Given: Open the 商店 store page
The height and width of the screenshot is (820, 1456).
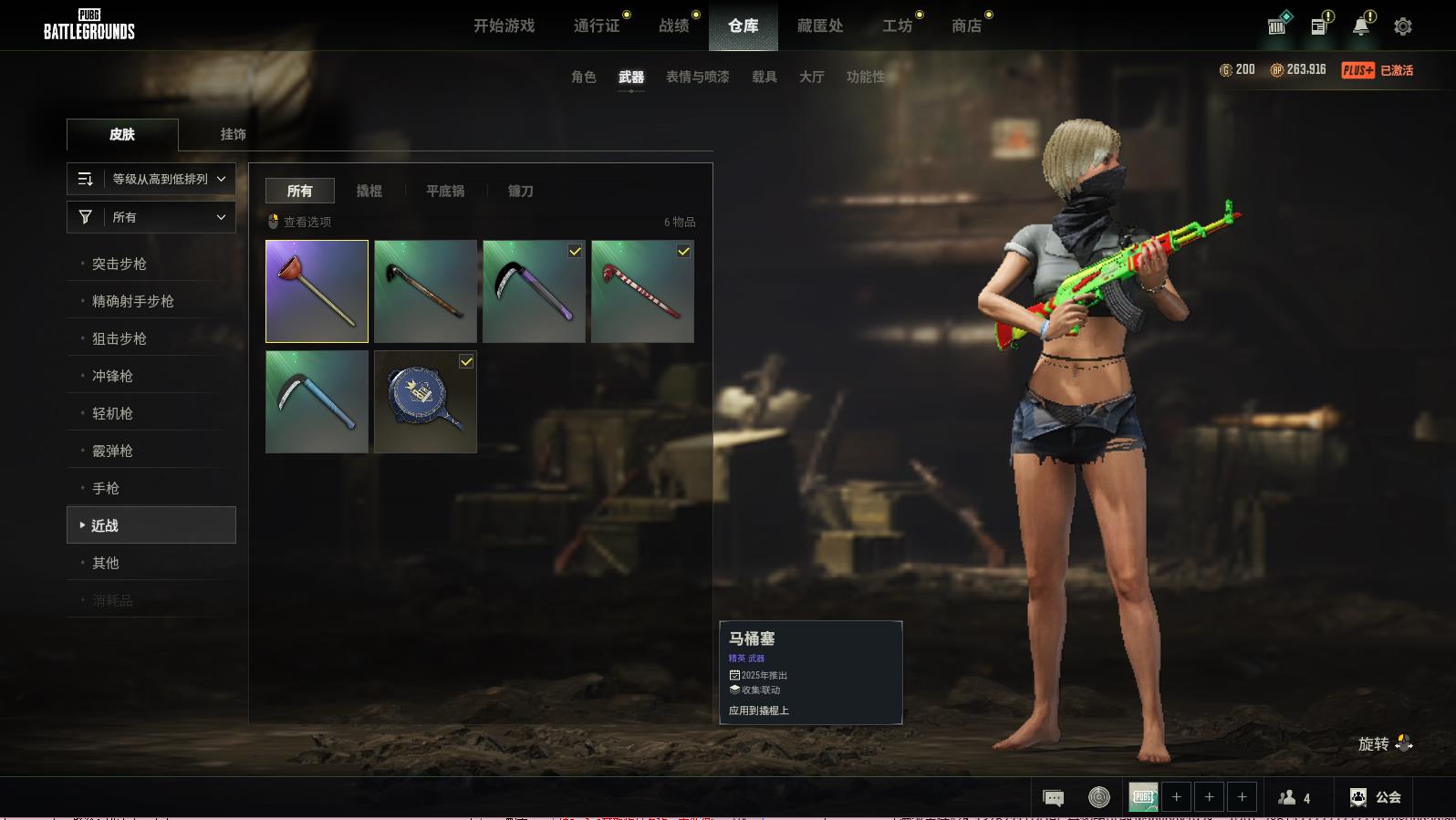Looking at the screenshot, I should 966,26.
